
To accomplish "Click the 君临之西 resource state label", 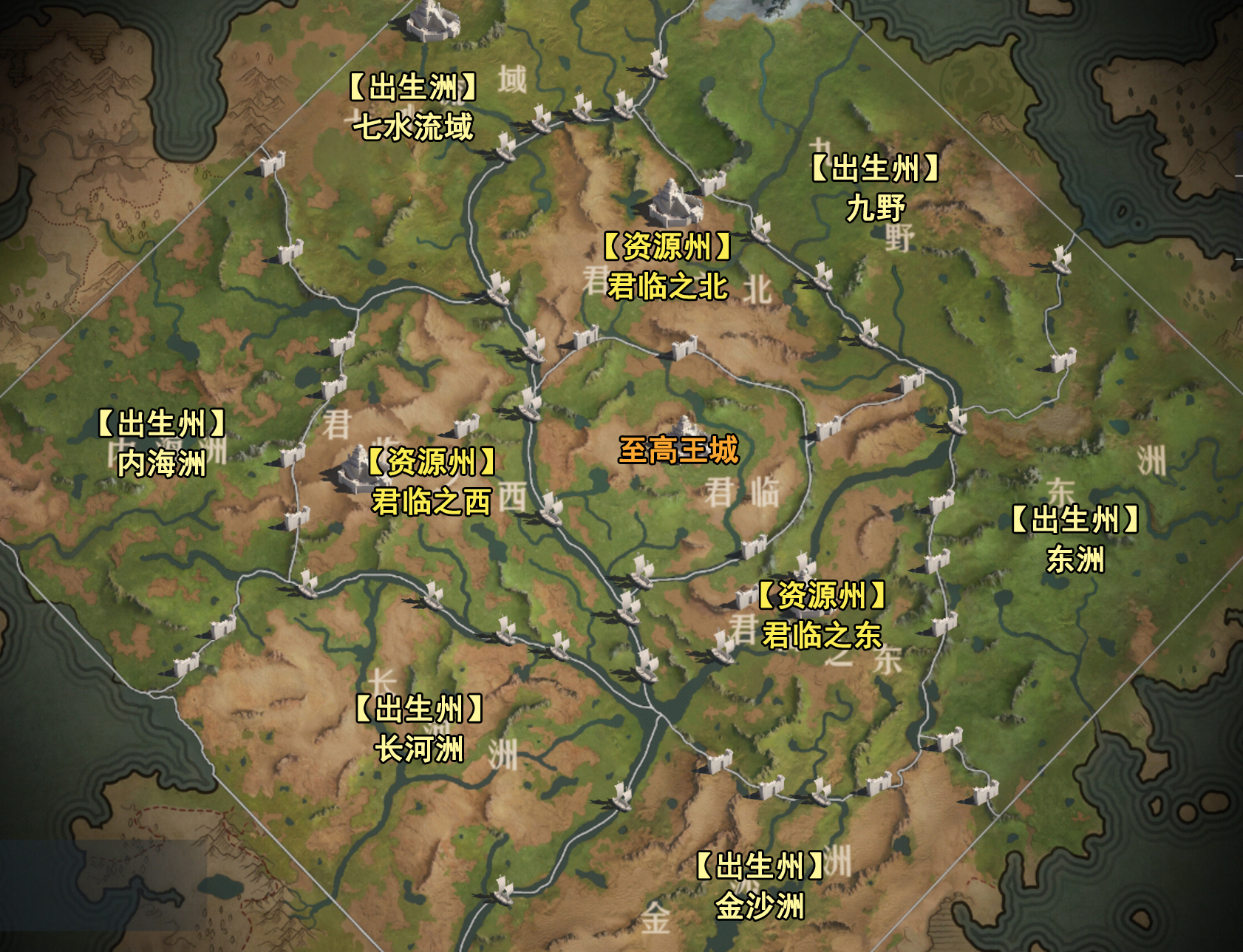I will 432,502.
